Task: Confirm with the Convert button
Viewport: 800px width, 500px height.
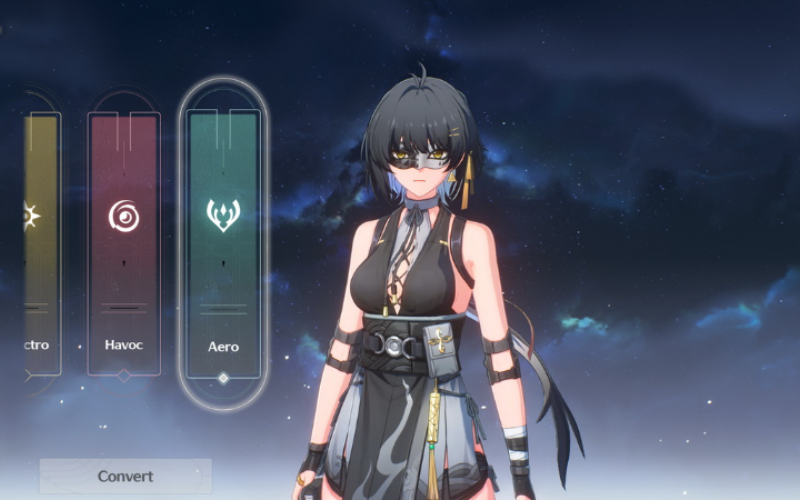Action: (x=126, y=476)
